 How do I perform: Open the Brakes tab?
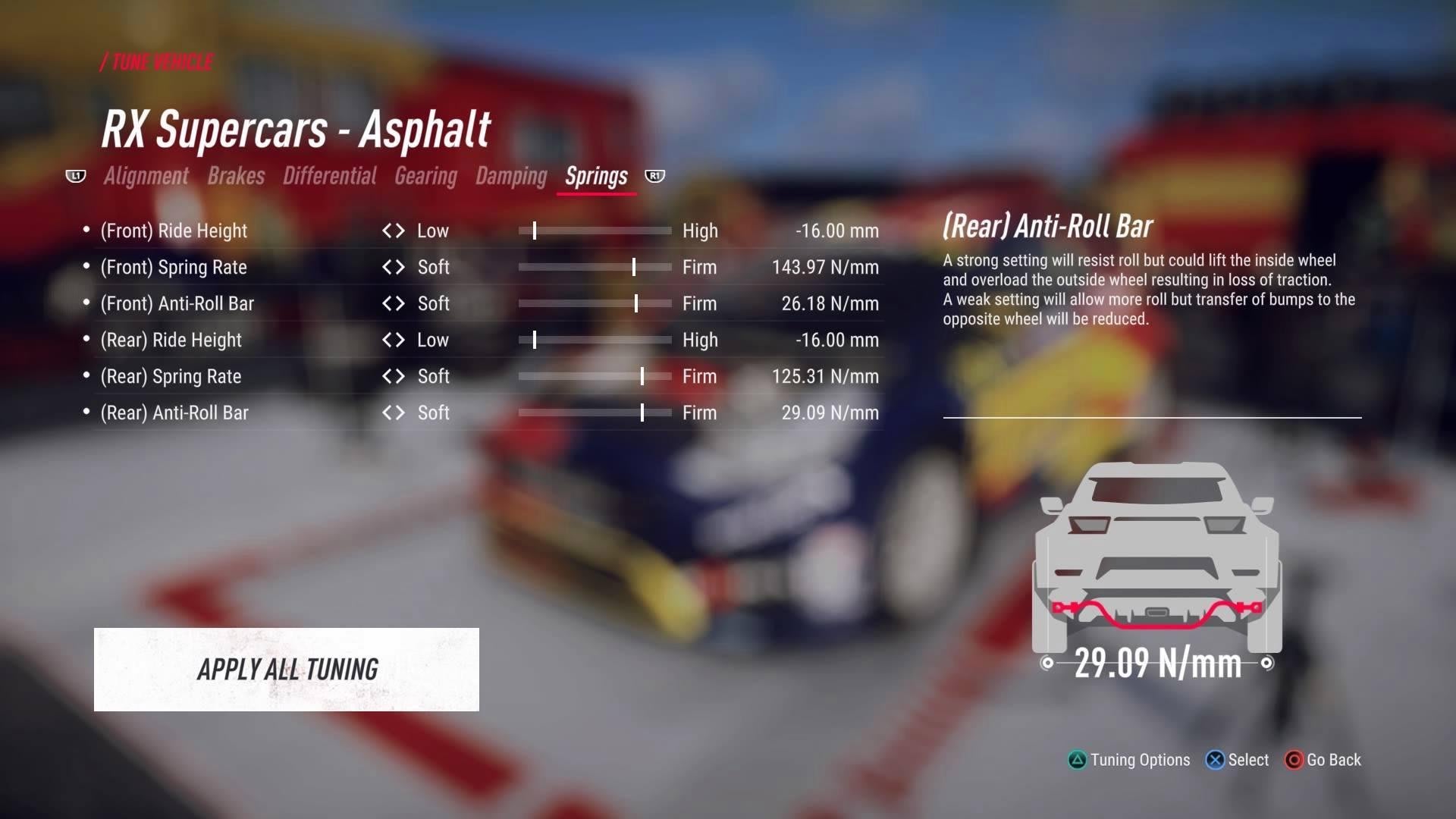pos(236,176)
